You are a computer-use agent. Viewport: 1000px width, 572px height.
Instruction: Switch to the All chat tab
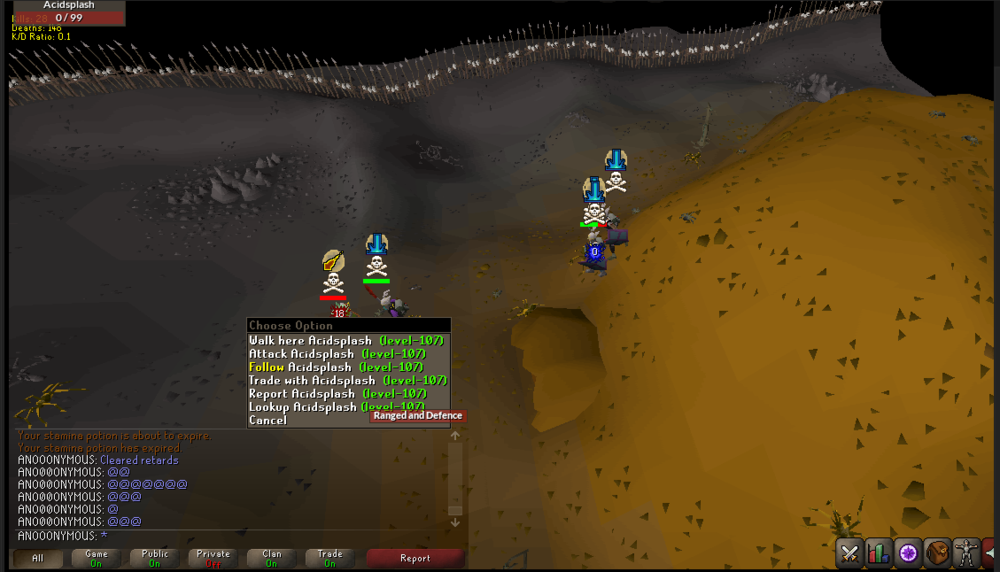point(38,558)
